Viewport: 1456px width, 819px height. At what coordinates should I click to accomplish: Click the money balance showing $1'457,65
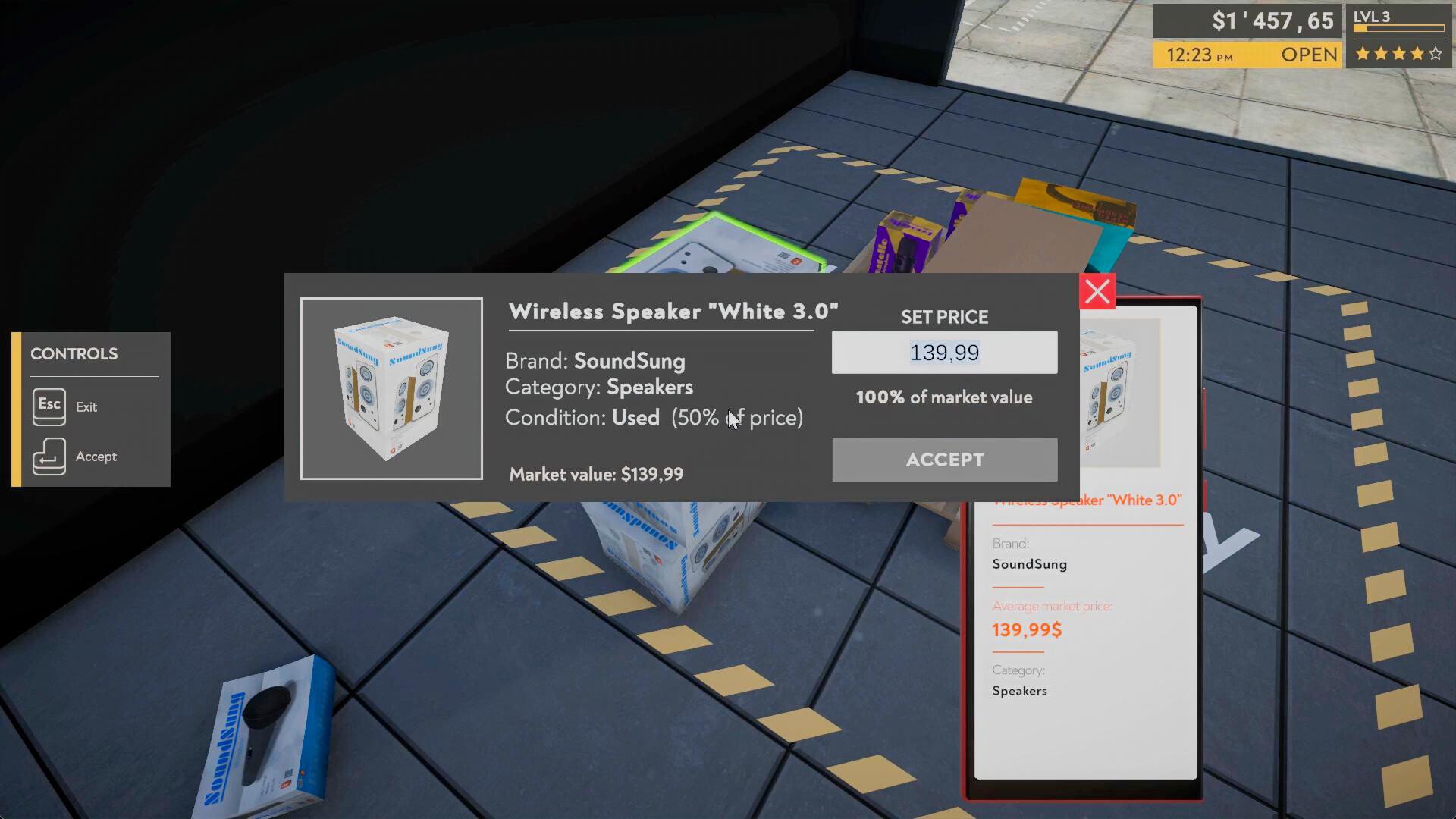point(1271,20)
